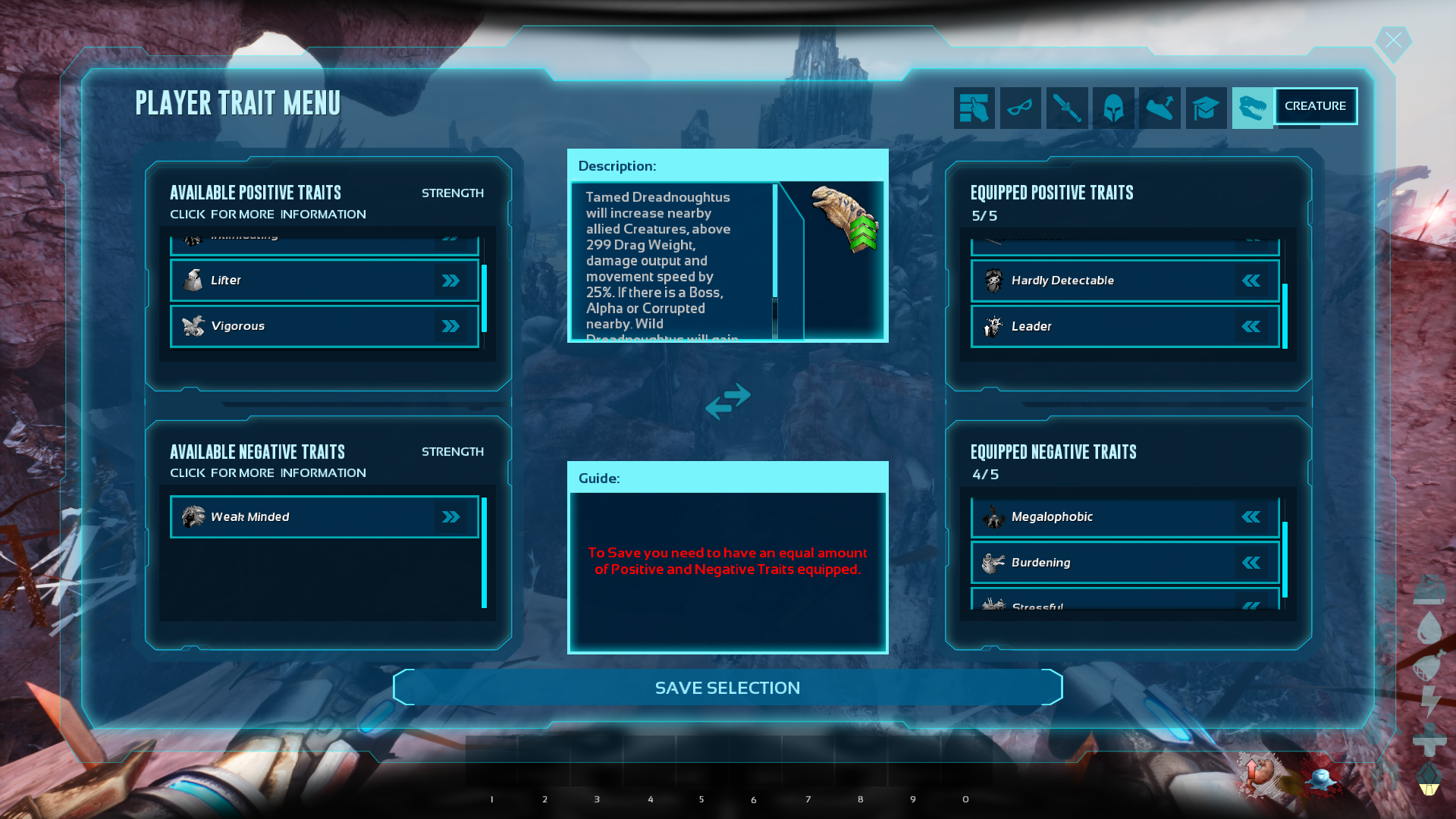This screenshot has width=1456, height=819.
Task: Select the sword trait category icon
Action: tap(1066, 107)
